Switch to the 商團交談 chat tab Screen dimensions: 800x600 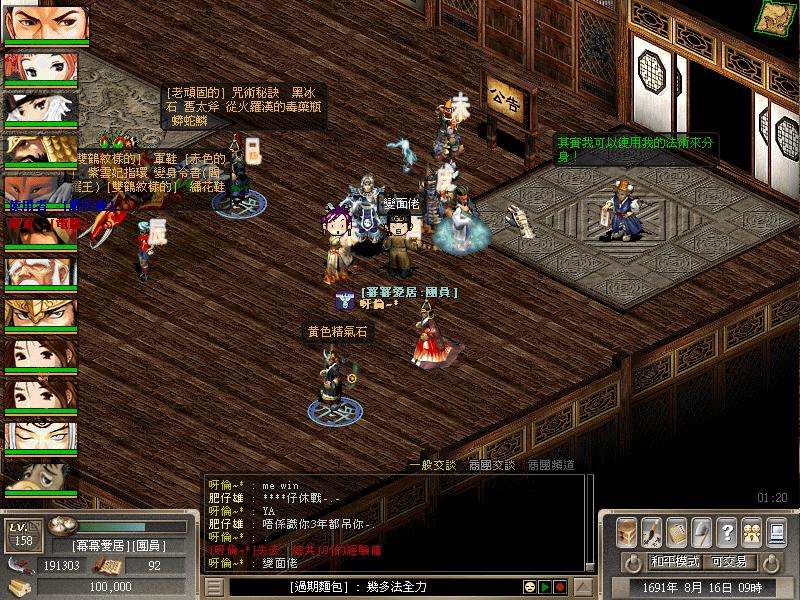coord(492,465)
